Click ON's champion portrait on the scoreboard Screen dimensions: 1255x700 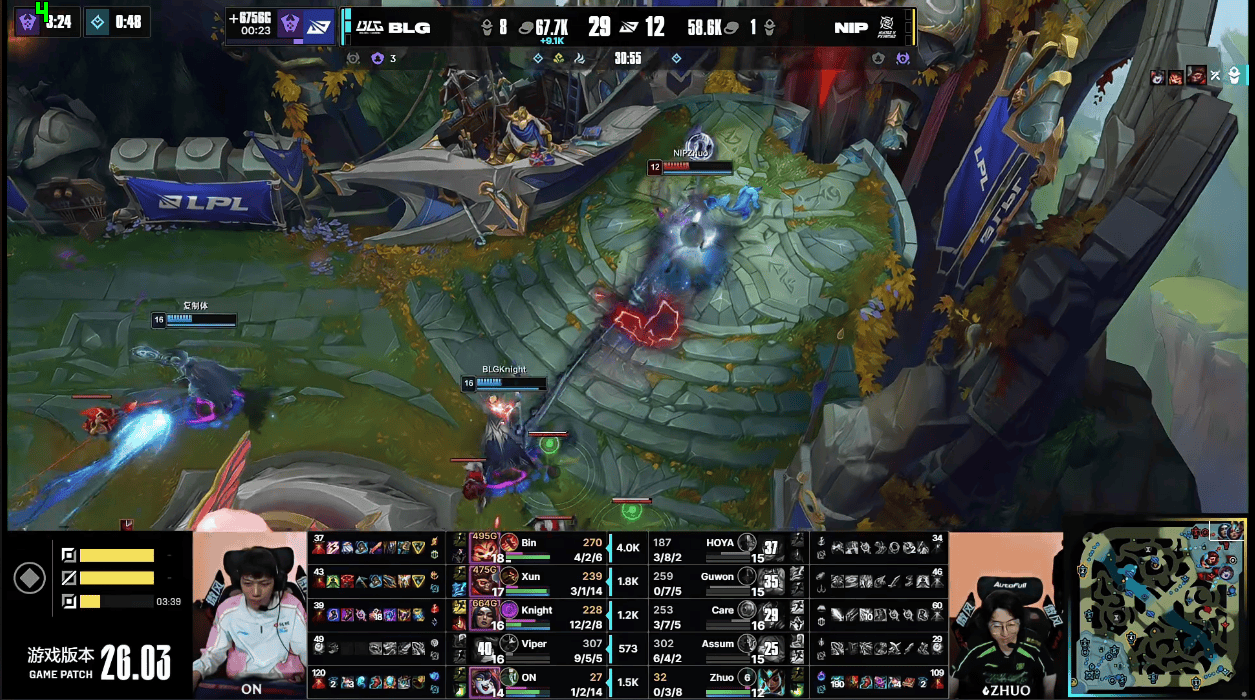coord(485,684)
